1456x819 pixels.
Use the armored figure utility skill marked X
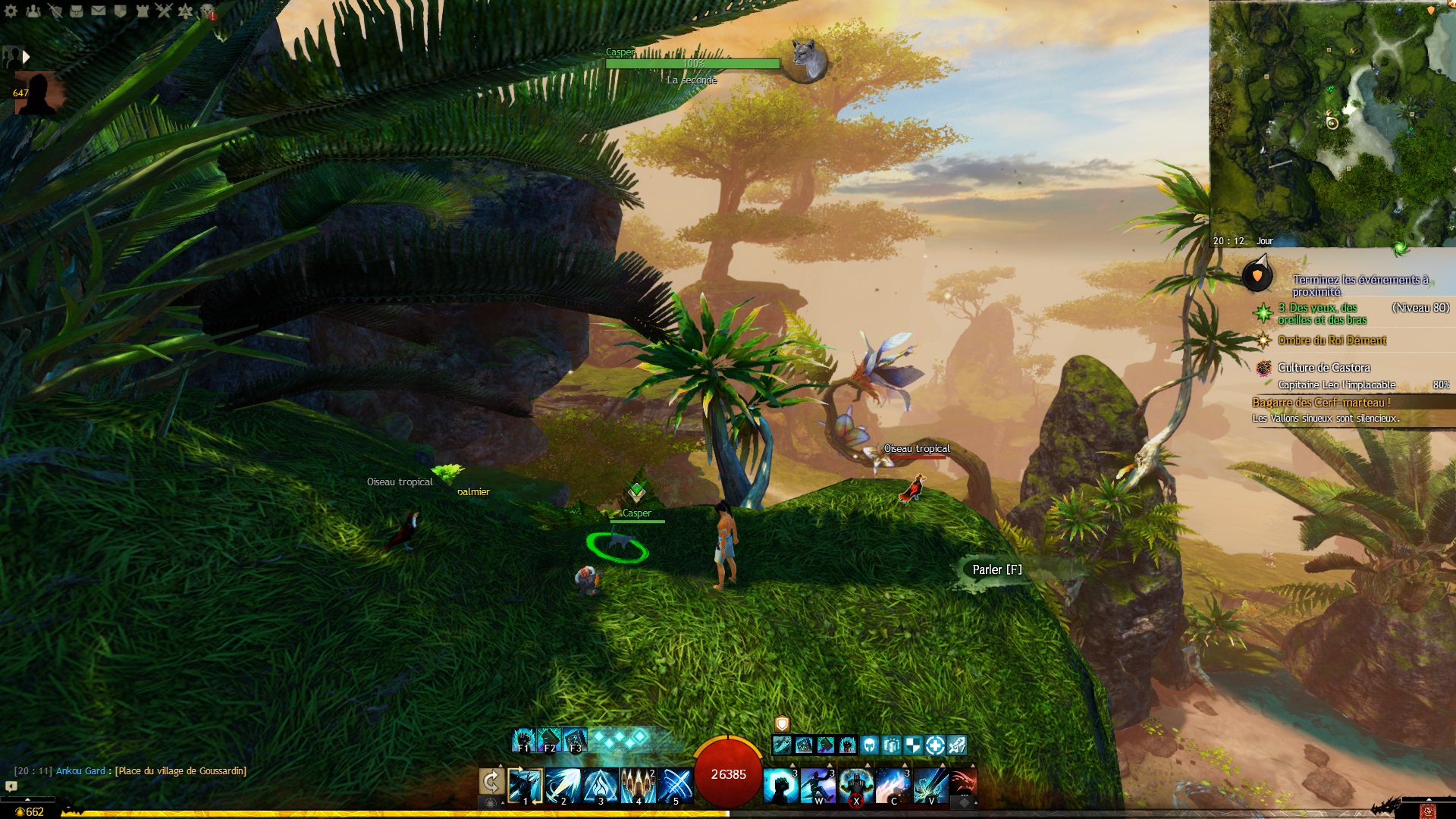tap(855, 786)
